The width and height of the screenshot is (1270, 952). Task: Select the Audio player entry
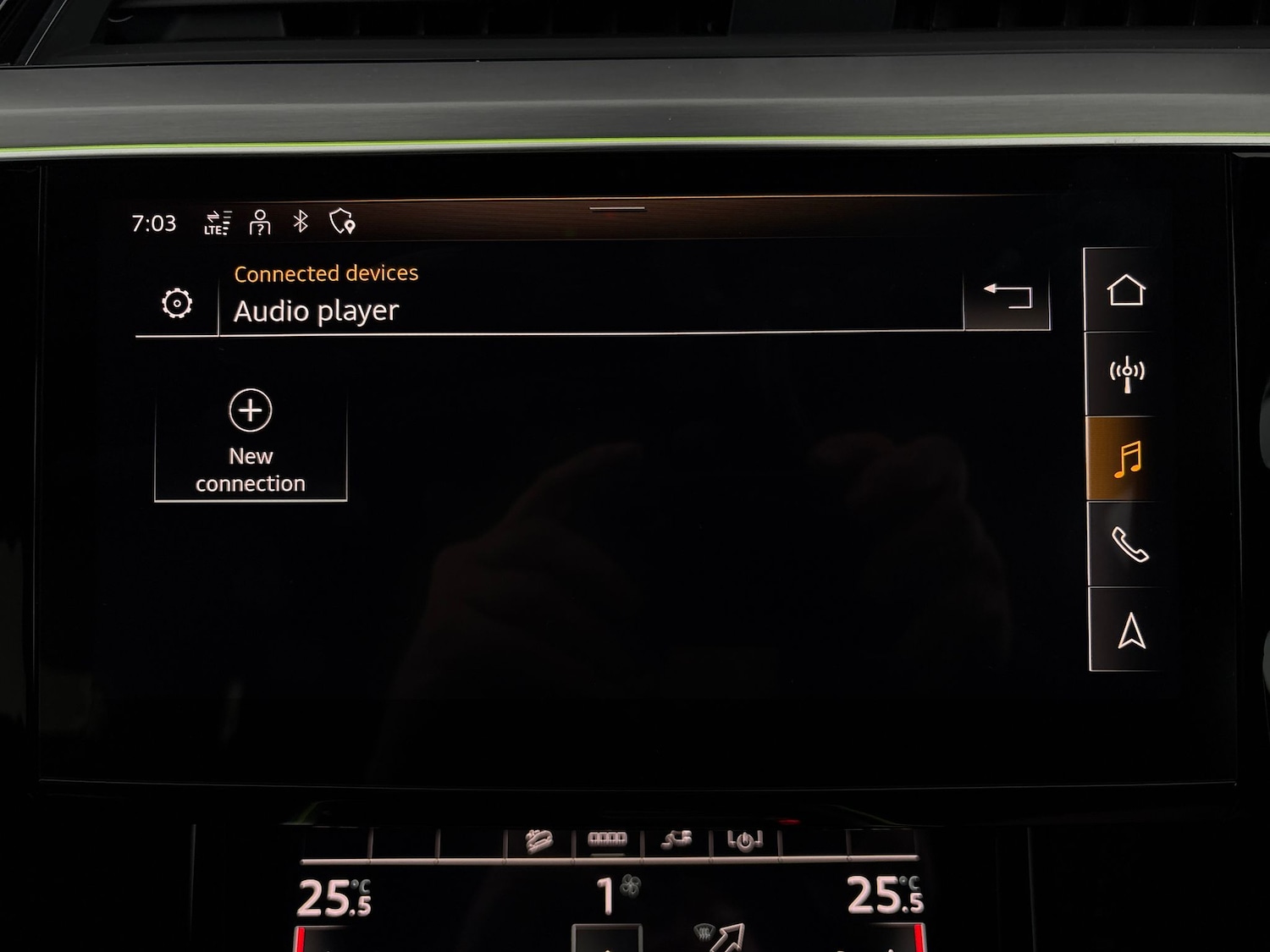tap(317, 311)
